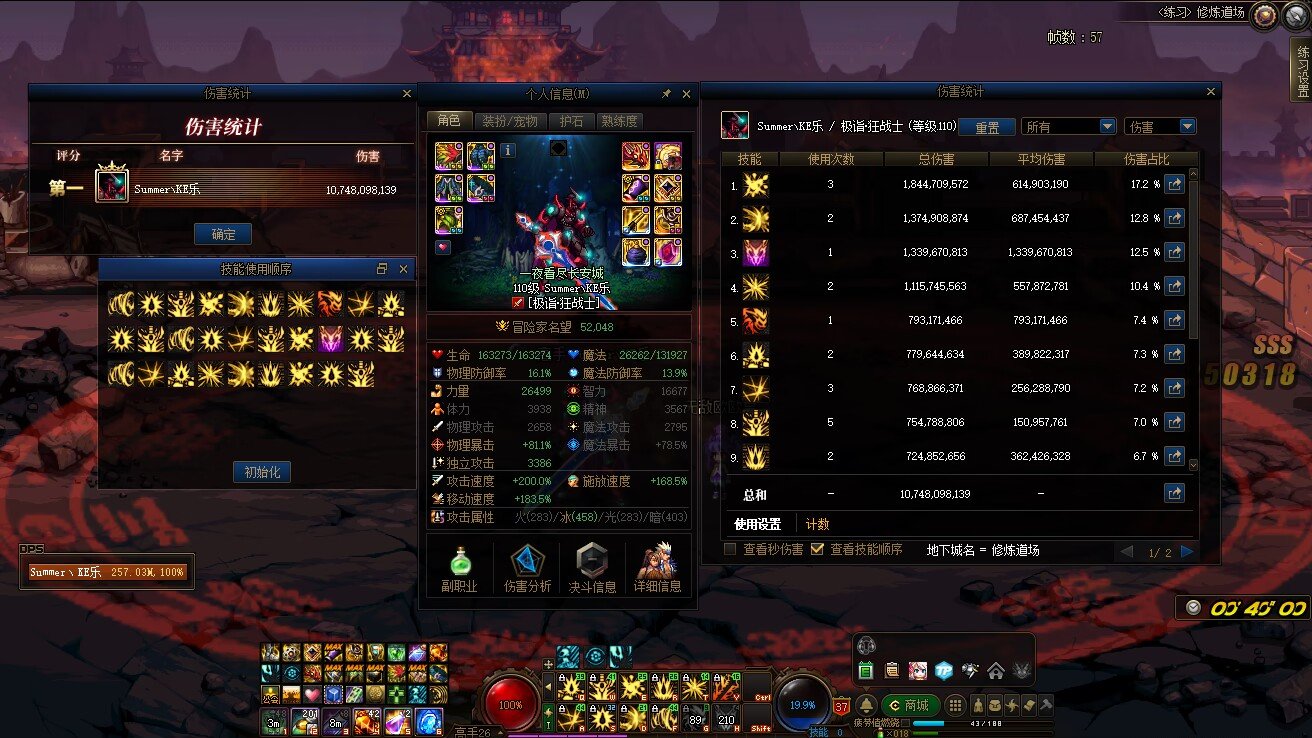
Task: Reset skill order with 初始化 button
Action: point(262,472)
